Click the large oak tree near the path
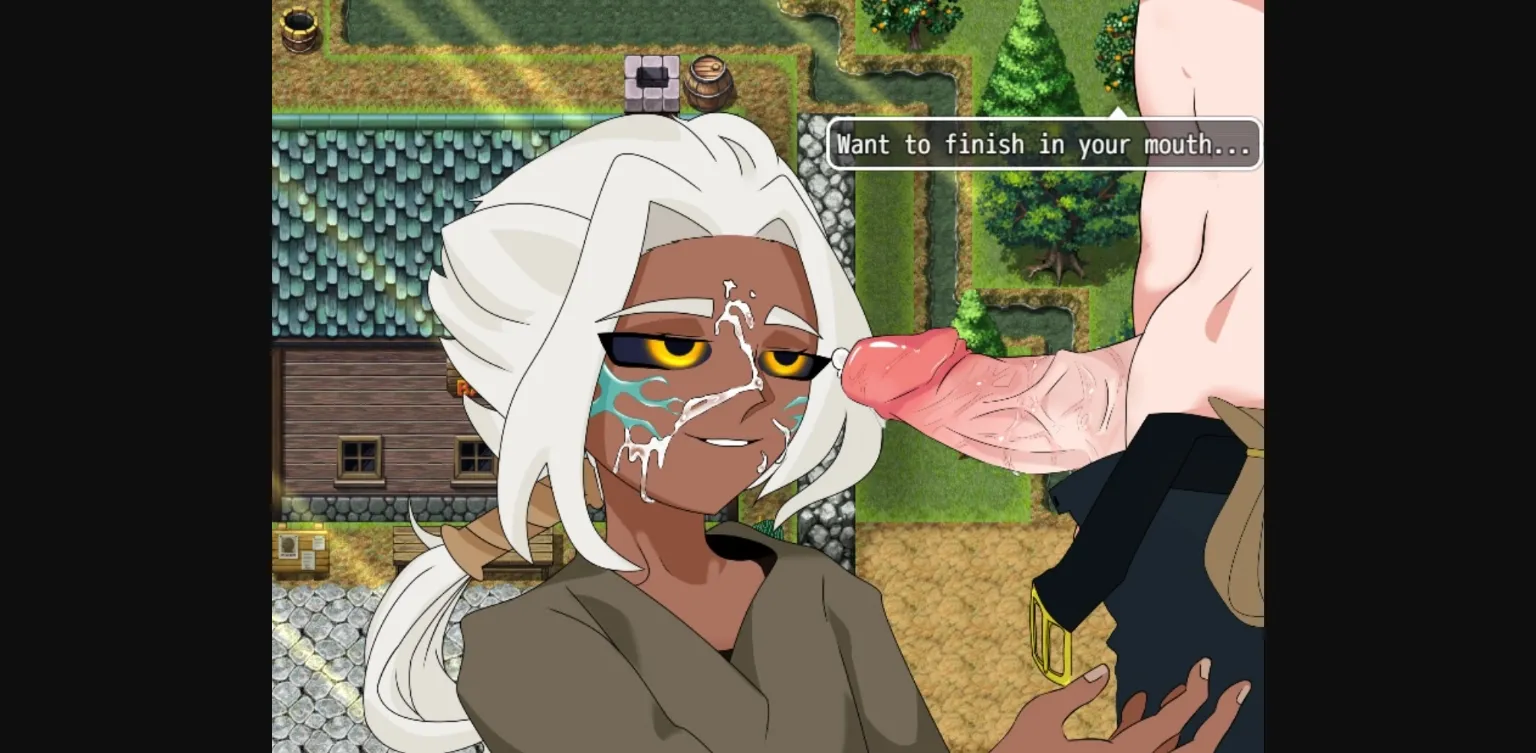Screen dimensions: 1536x753 pyautogui.click(x=1045, y=215)
